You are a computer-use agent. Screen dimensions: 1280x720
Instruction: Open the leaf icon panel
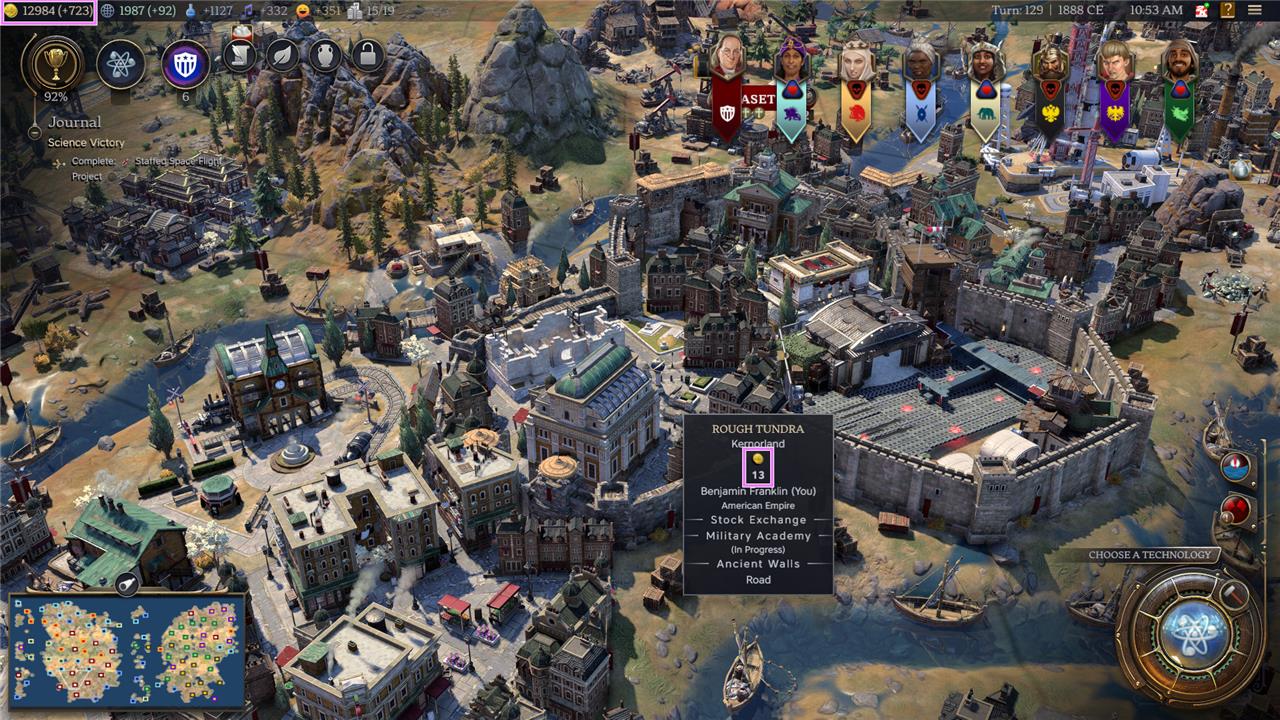(x=284, y=55)
